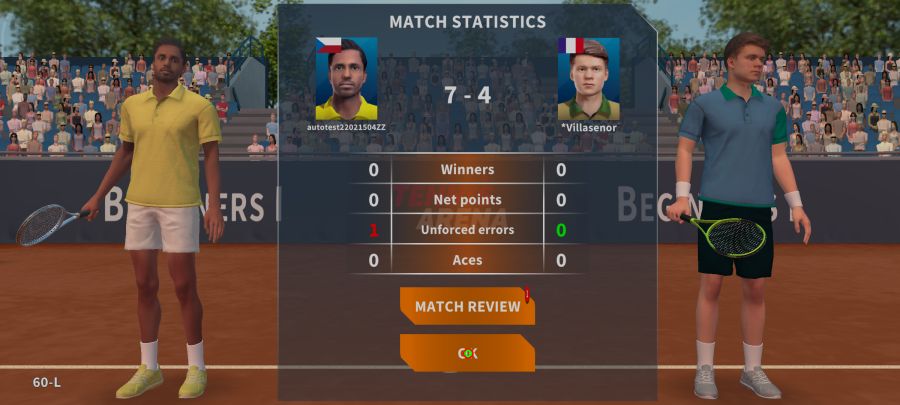Select the autotest22021504ZZ player portrait
This screenshot has width=900, height=405.
click(x=346, y=79)
